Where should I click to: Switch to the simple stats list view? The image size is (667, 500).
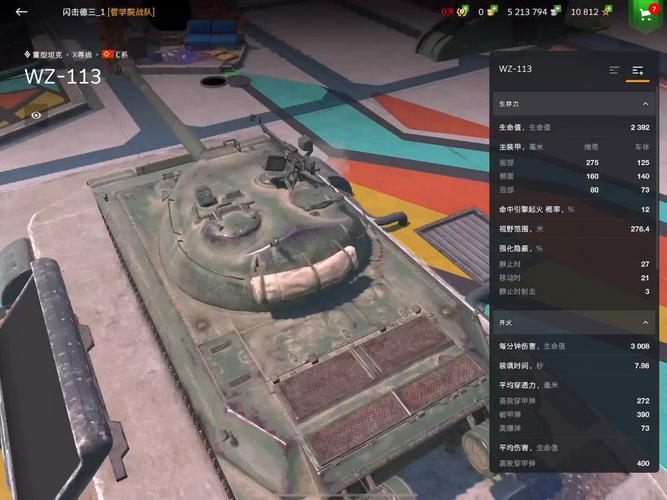point(614,70)
